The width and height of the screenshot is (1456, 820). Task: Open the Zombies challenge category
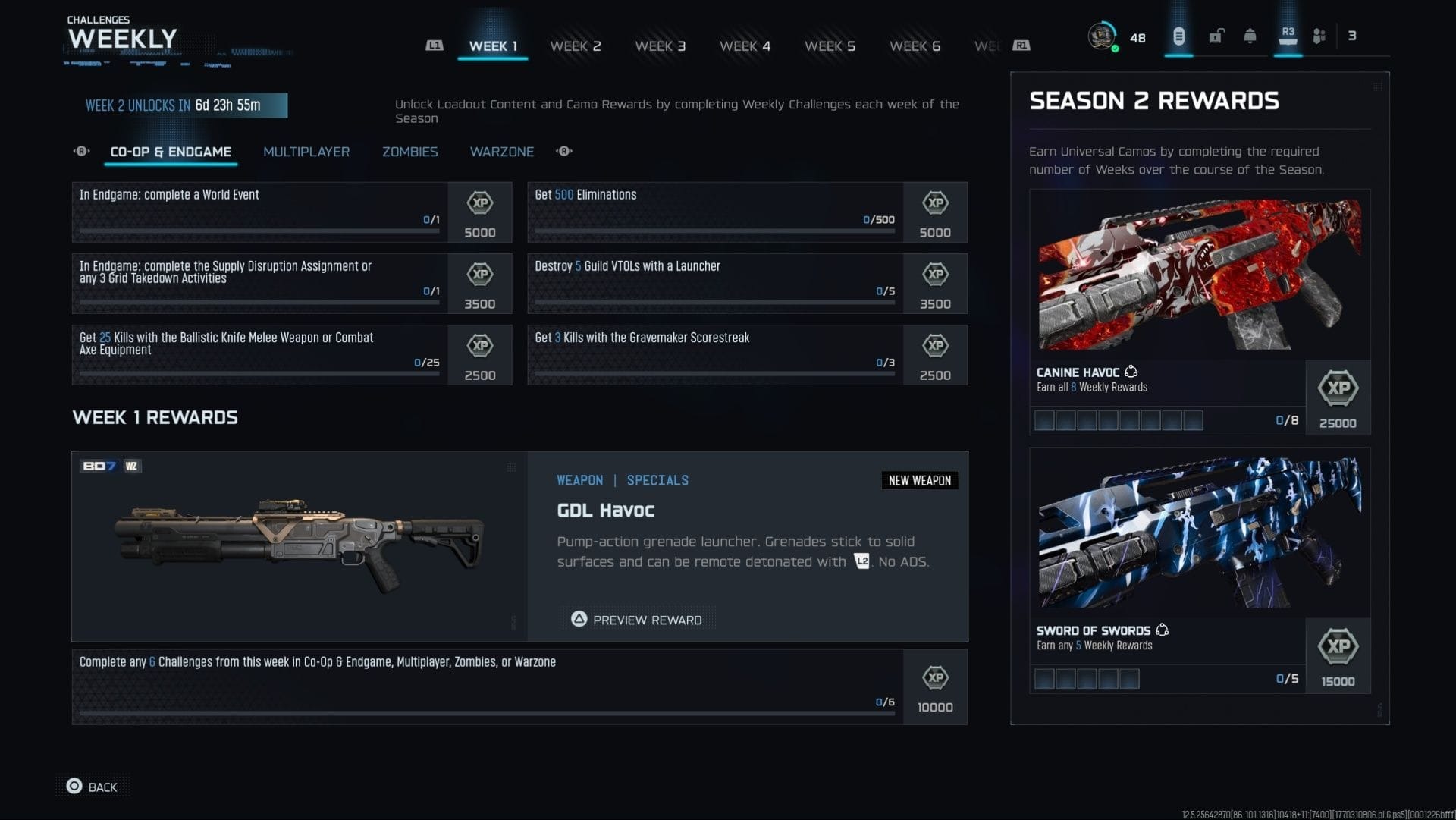409,152
